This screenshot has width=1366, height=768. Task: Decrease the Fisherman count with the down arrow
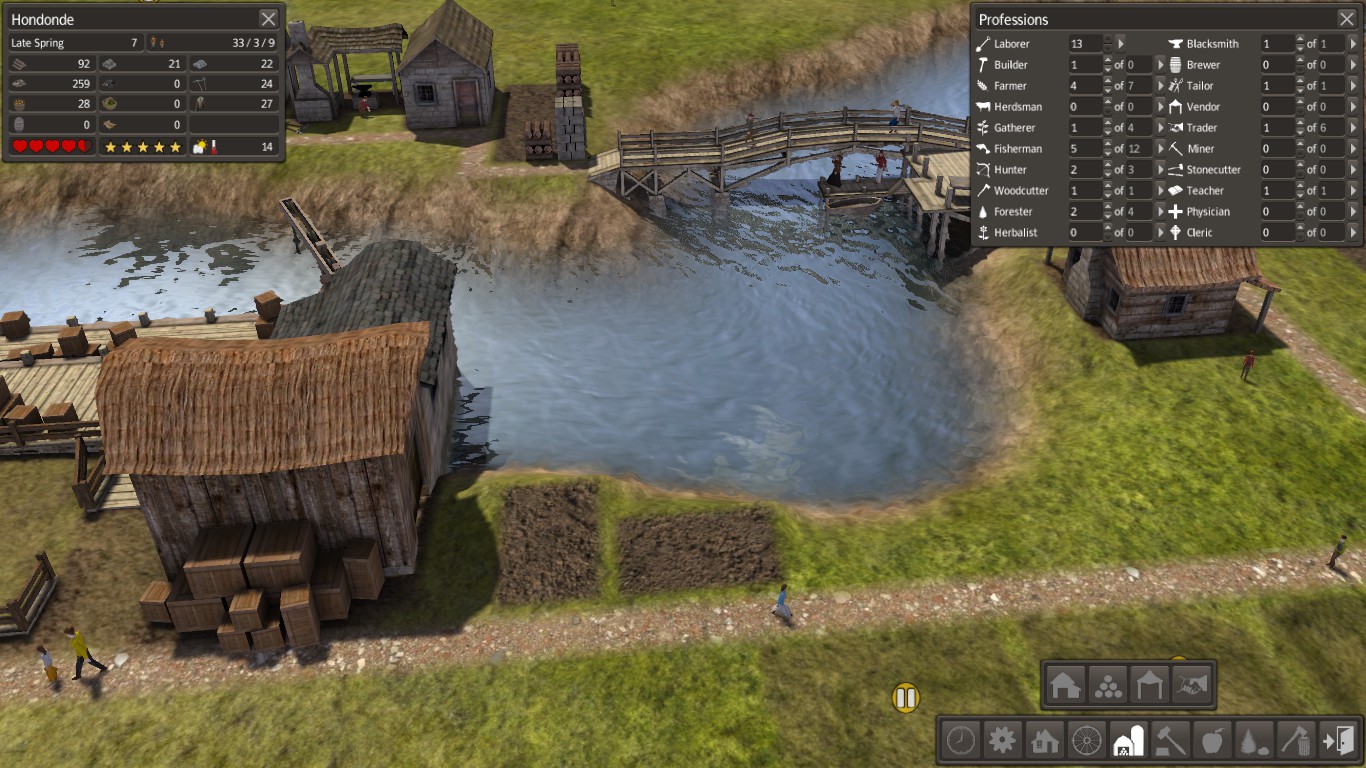pos(1108,152)
